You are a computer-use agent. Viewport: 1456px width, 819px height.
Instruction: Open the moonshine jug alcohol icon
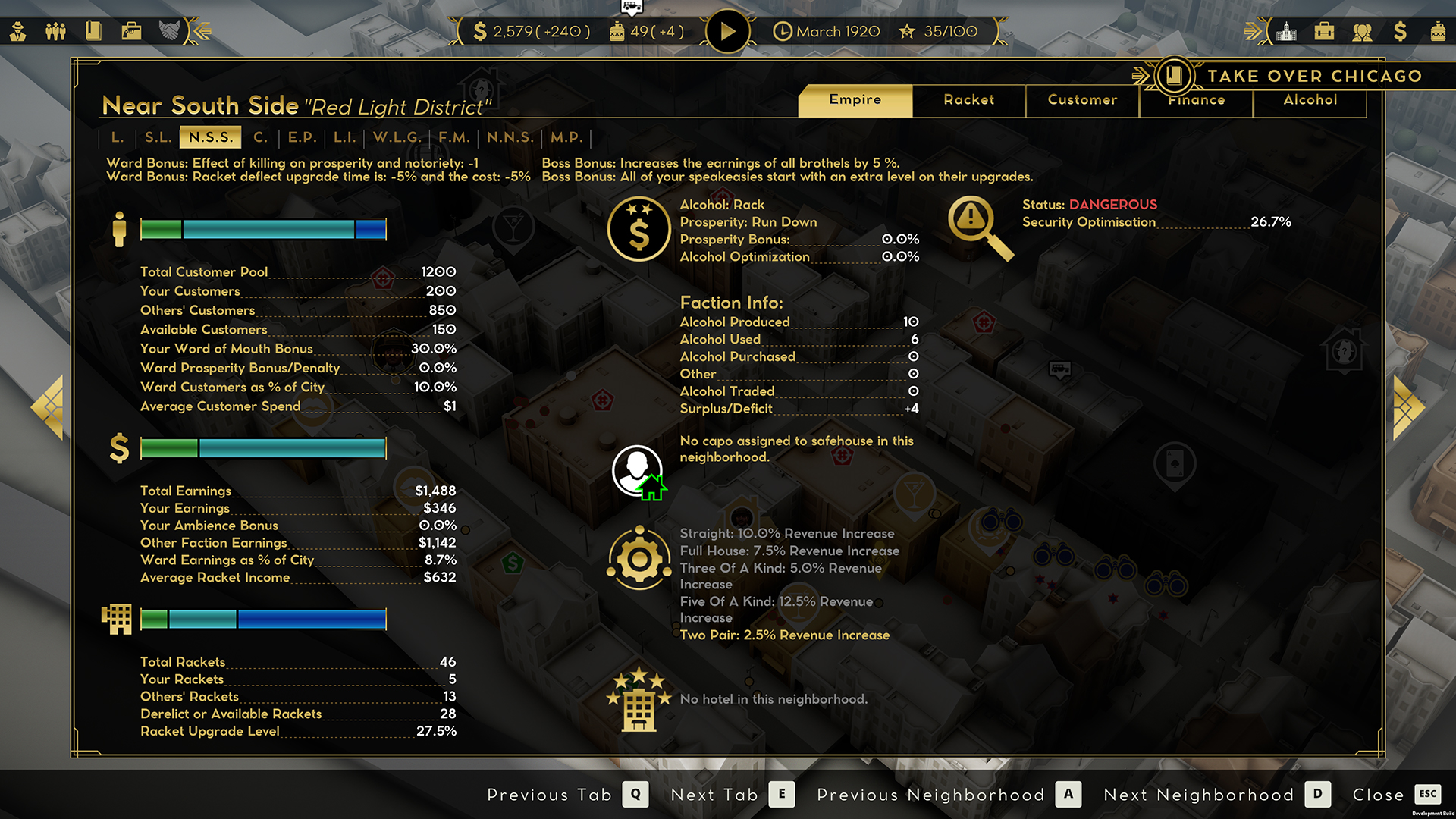[x=1437, y=31]
